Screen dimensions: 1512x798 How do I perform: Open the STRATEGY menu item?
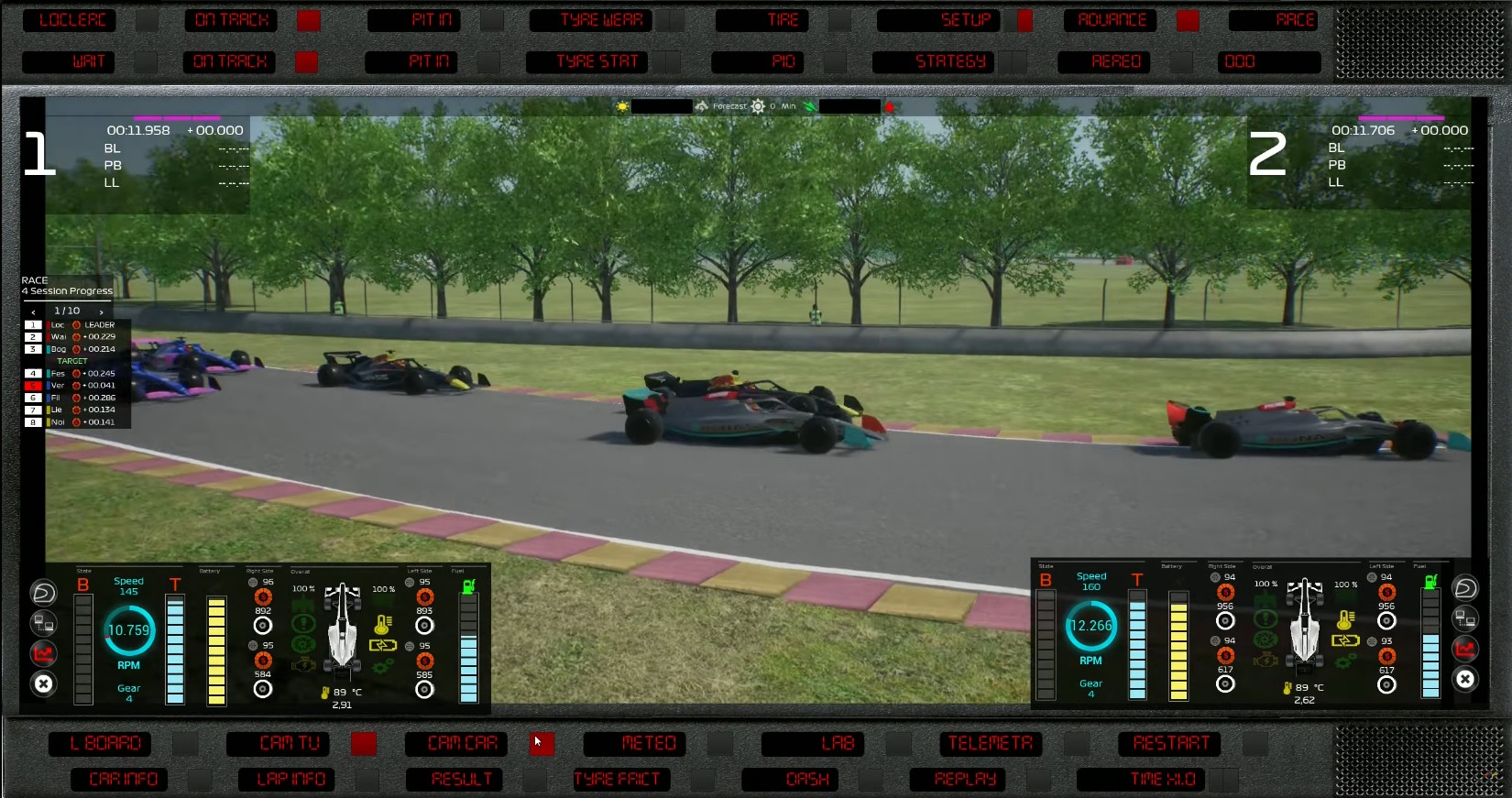point(952,62)
